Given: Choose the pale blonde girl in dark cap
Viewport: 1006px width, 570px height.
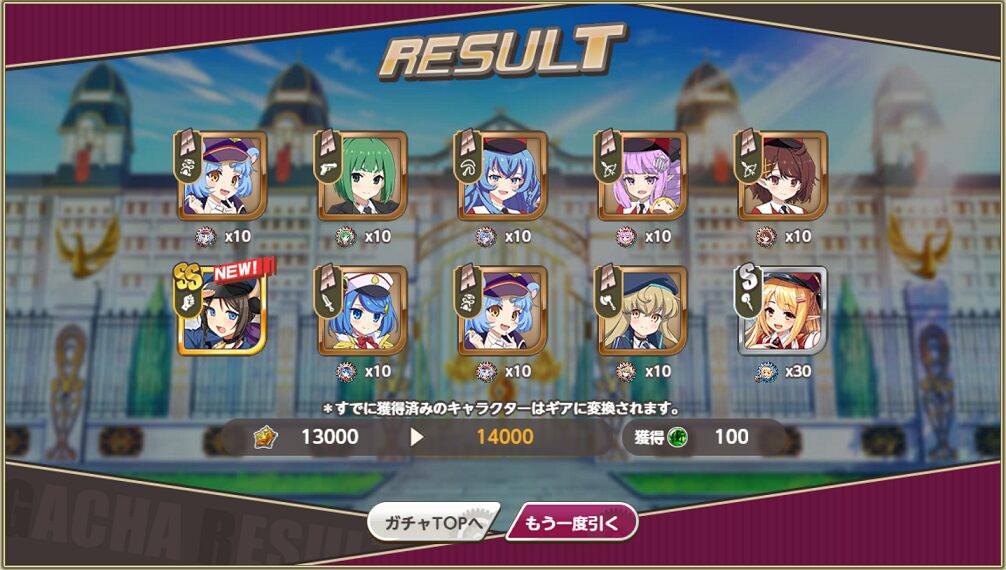Looking at the screenshot, I should click(642, 311).
